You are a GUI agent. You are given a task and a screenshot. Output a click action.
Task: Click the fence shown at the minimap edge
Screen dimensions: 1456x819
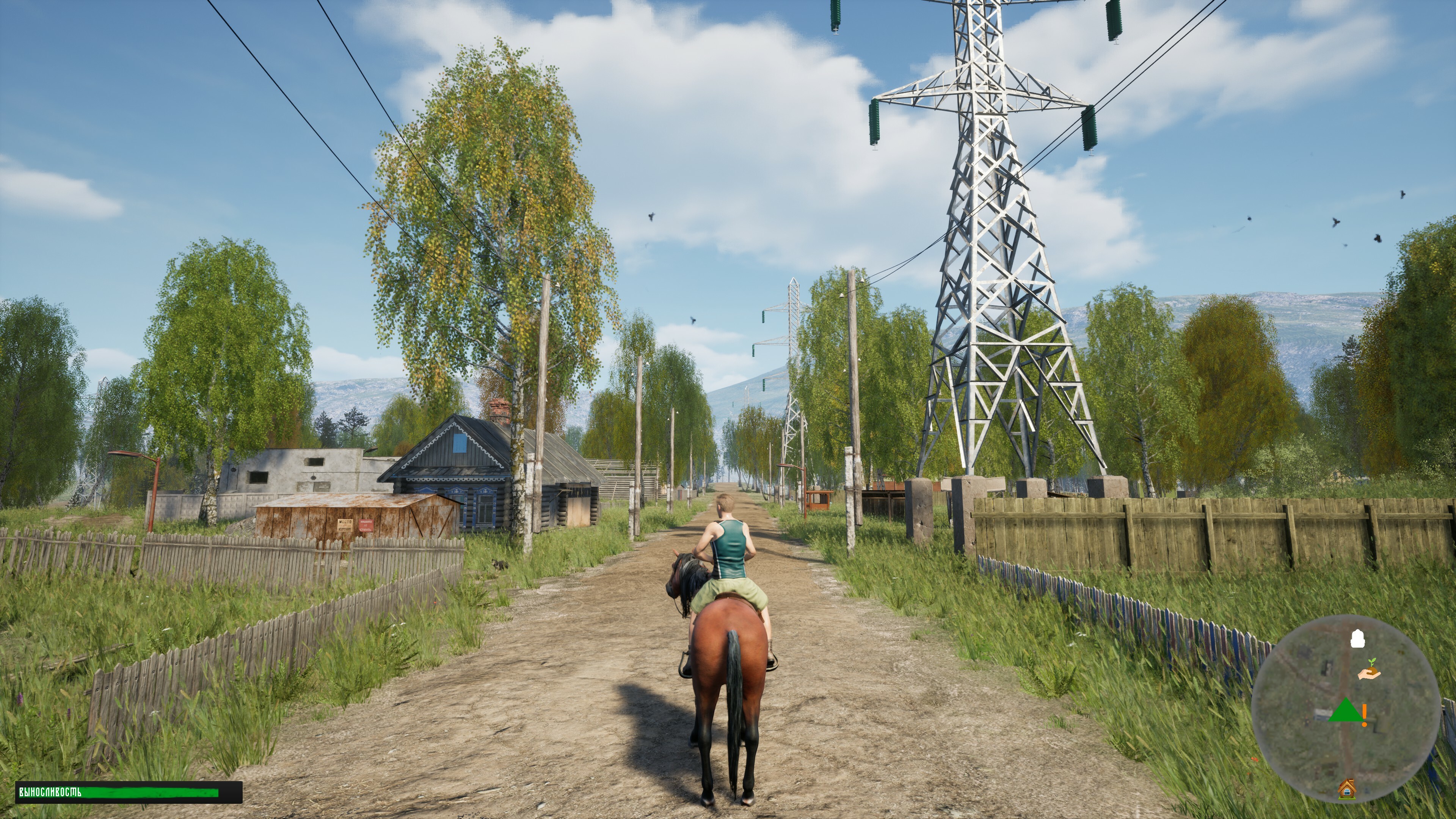(1445, 718)
